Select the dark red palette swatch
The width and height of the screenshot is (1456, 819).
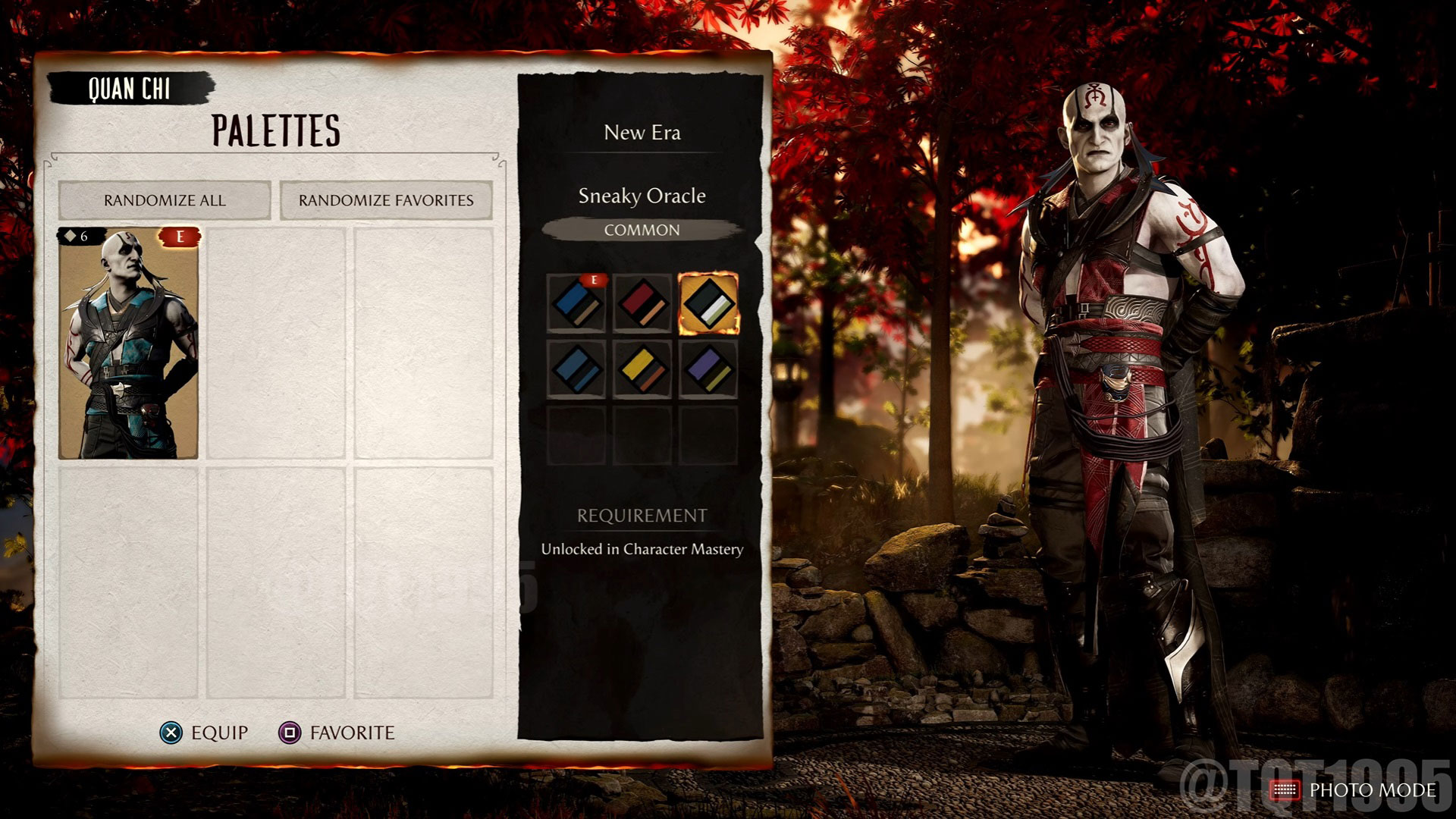tap(642, 303)
